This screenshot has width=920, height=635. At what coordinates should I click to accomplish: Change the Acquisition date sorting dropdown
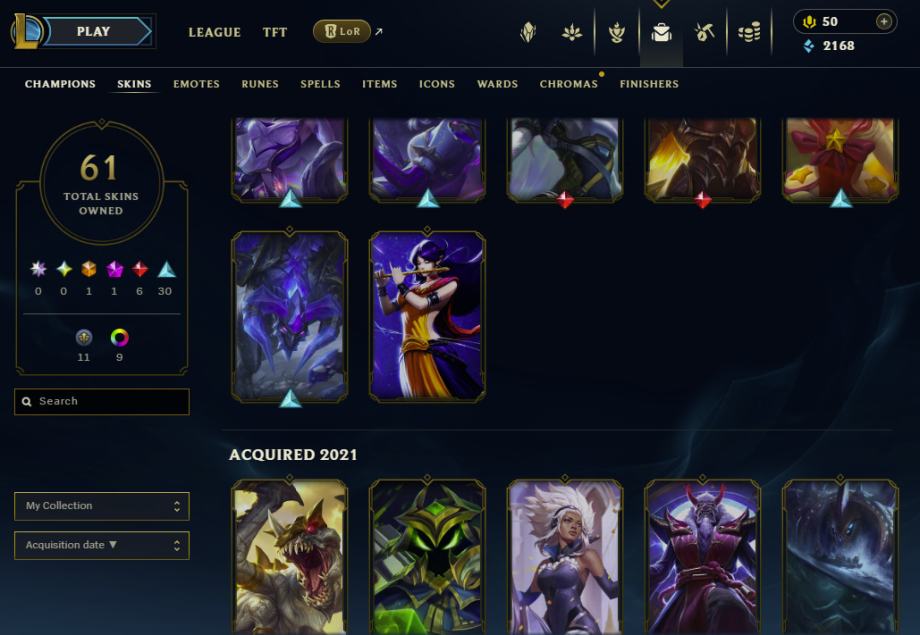coord(102,545)
